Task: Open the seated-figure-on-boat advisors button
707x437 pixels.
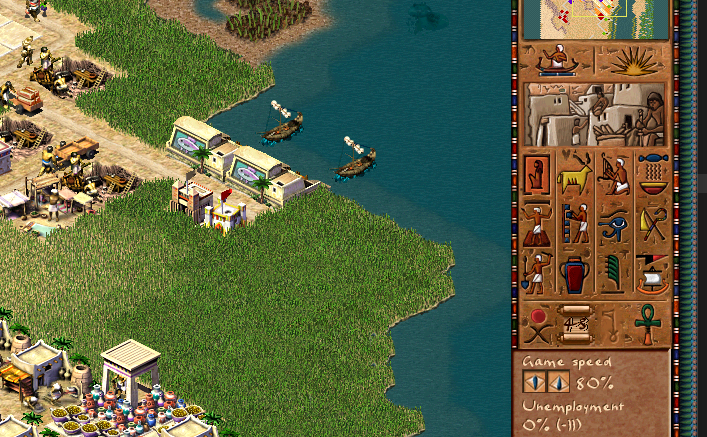Action: tap(557, 60)
